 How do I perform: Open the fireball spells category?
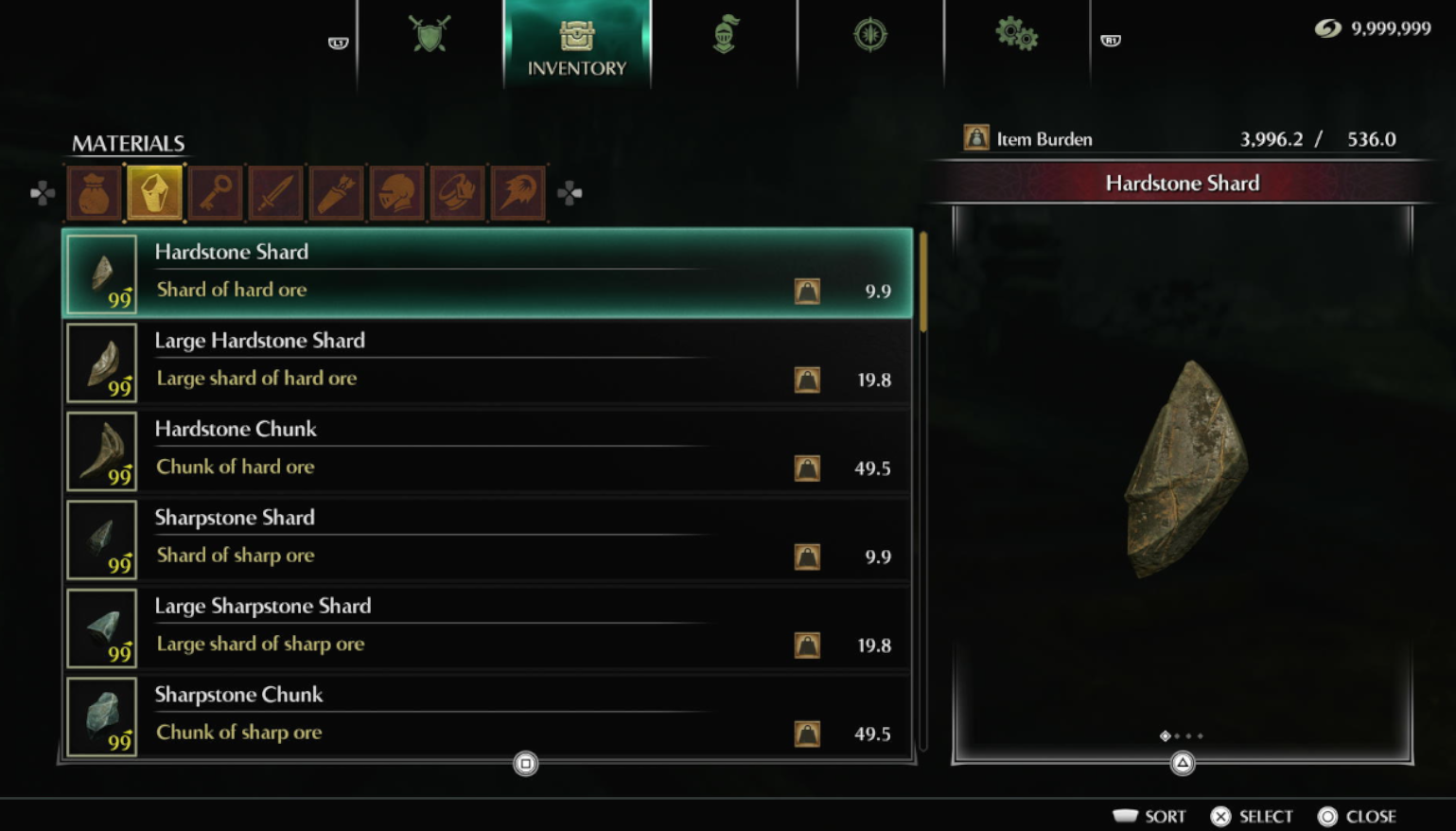click(x=518, y=193)
